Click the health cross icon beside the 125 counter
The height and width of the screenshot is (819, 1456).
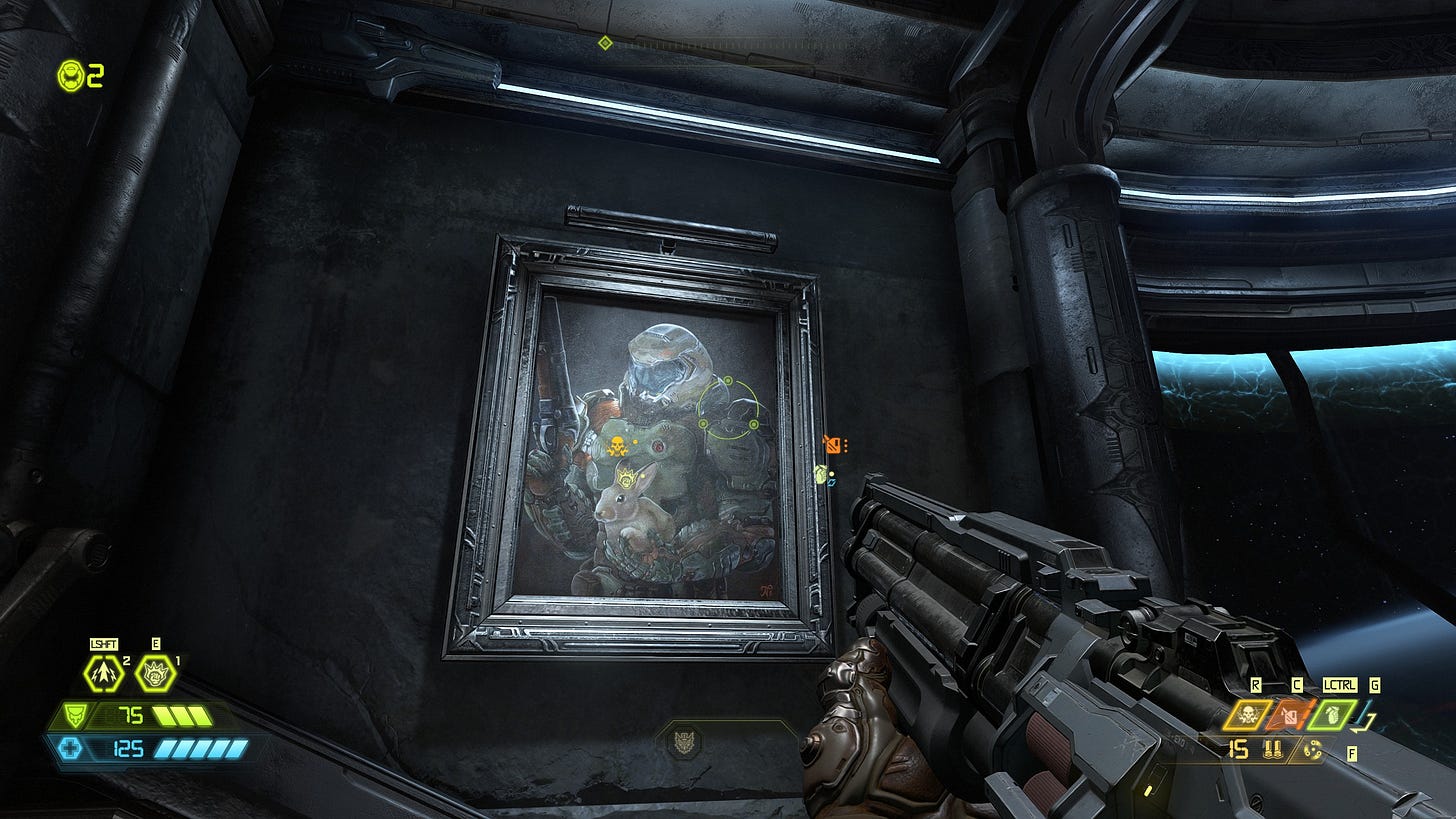(69, 748)
